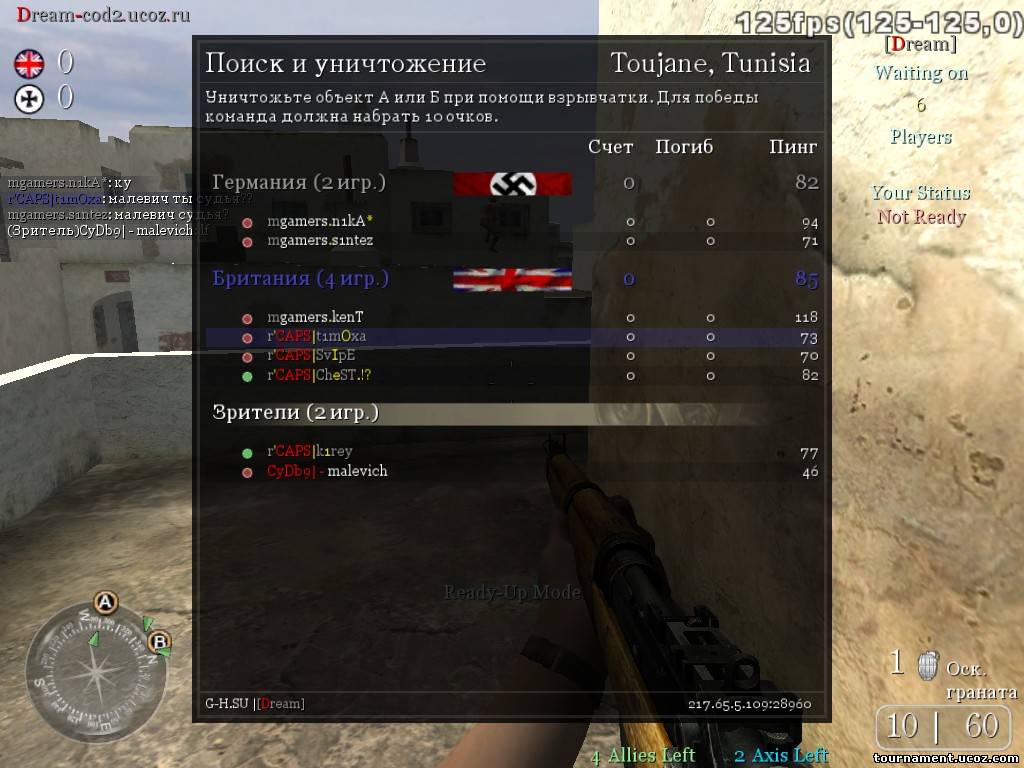Select objective marker B on the compass
The image size is (1024, 768).
(158, 642)
